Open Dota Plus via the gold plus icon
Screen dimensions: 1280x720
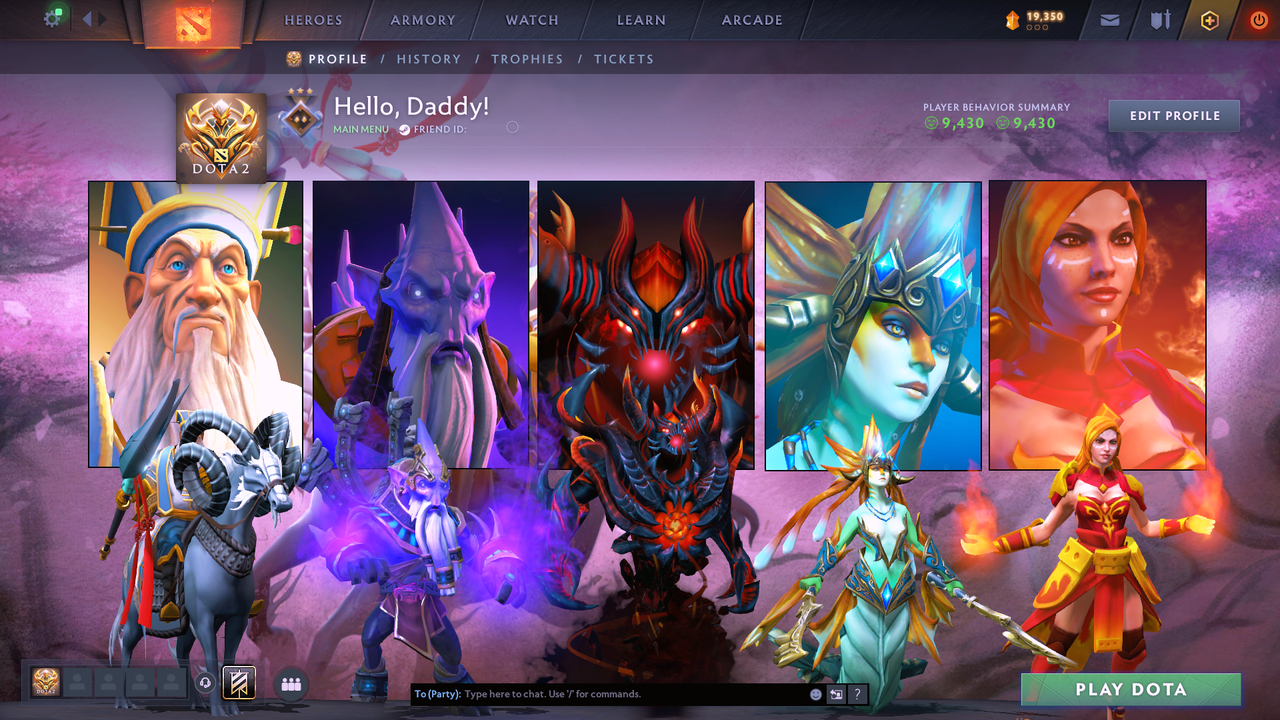click(x=1209, y=19)
